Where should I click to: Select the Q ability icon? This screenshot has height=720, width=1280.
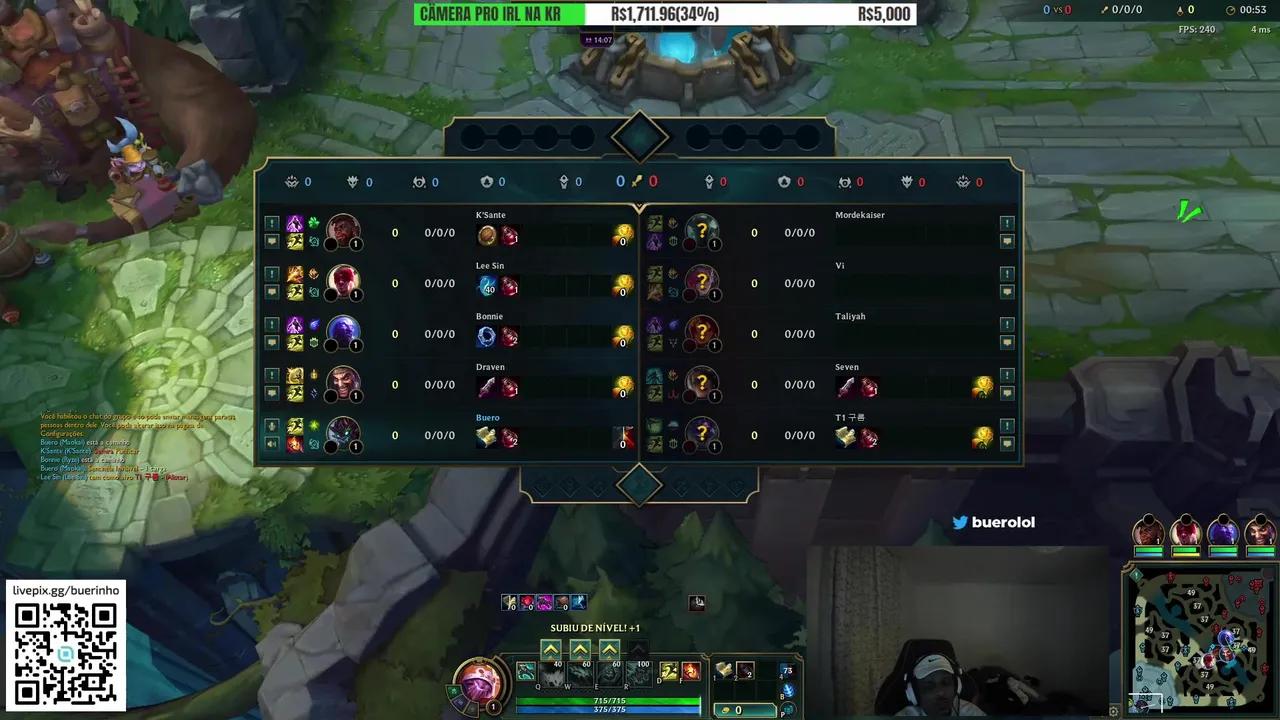coord(526,671)
